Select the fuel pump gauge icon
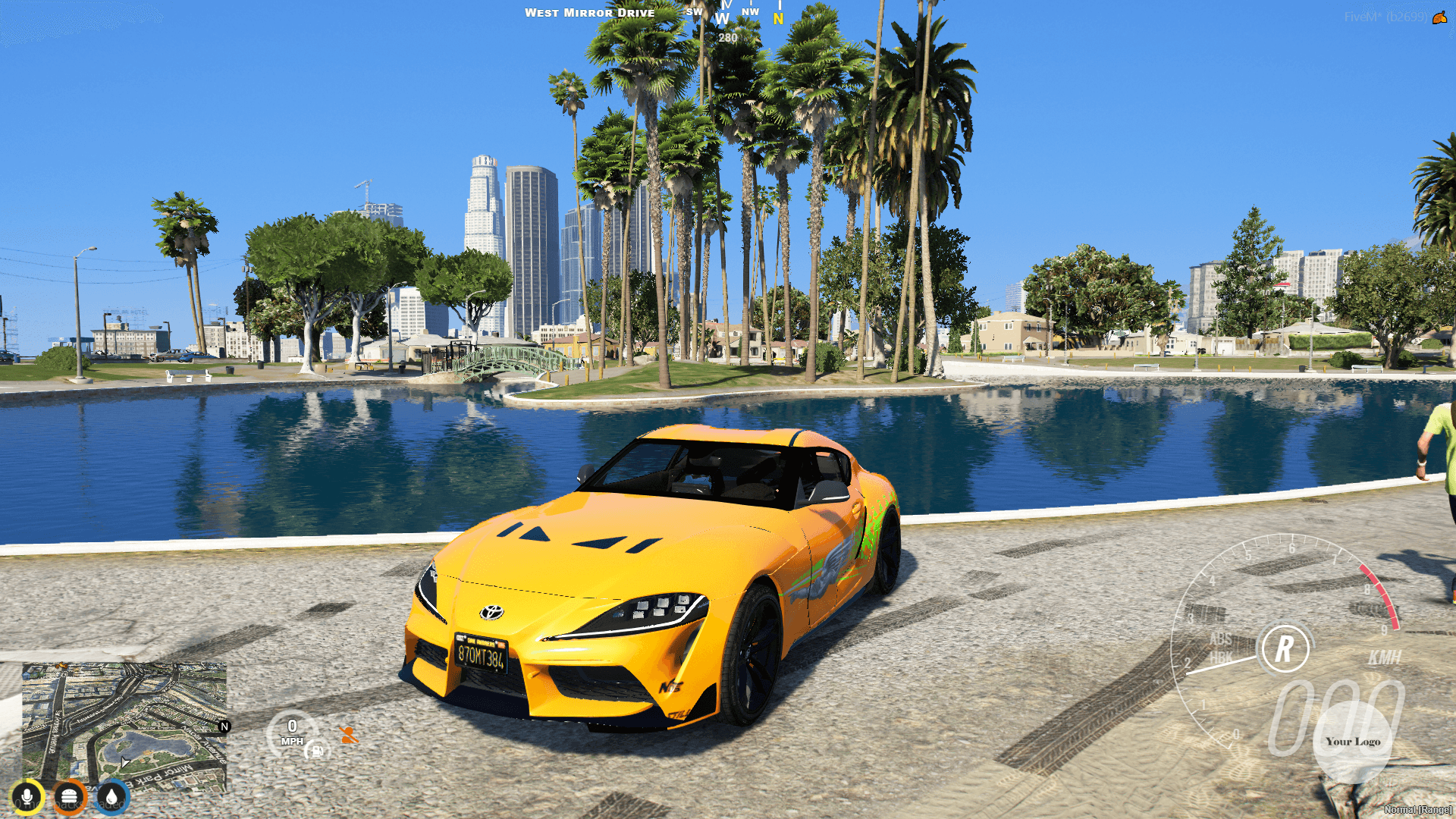The width and height of the screenshot is (1456, 819). (x=318, y=752)
